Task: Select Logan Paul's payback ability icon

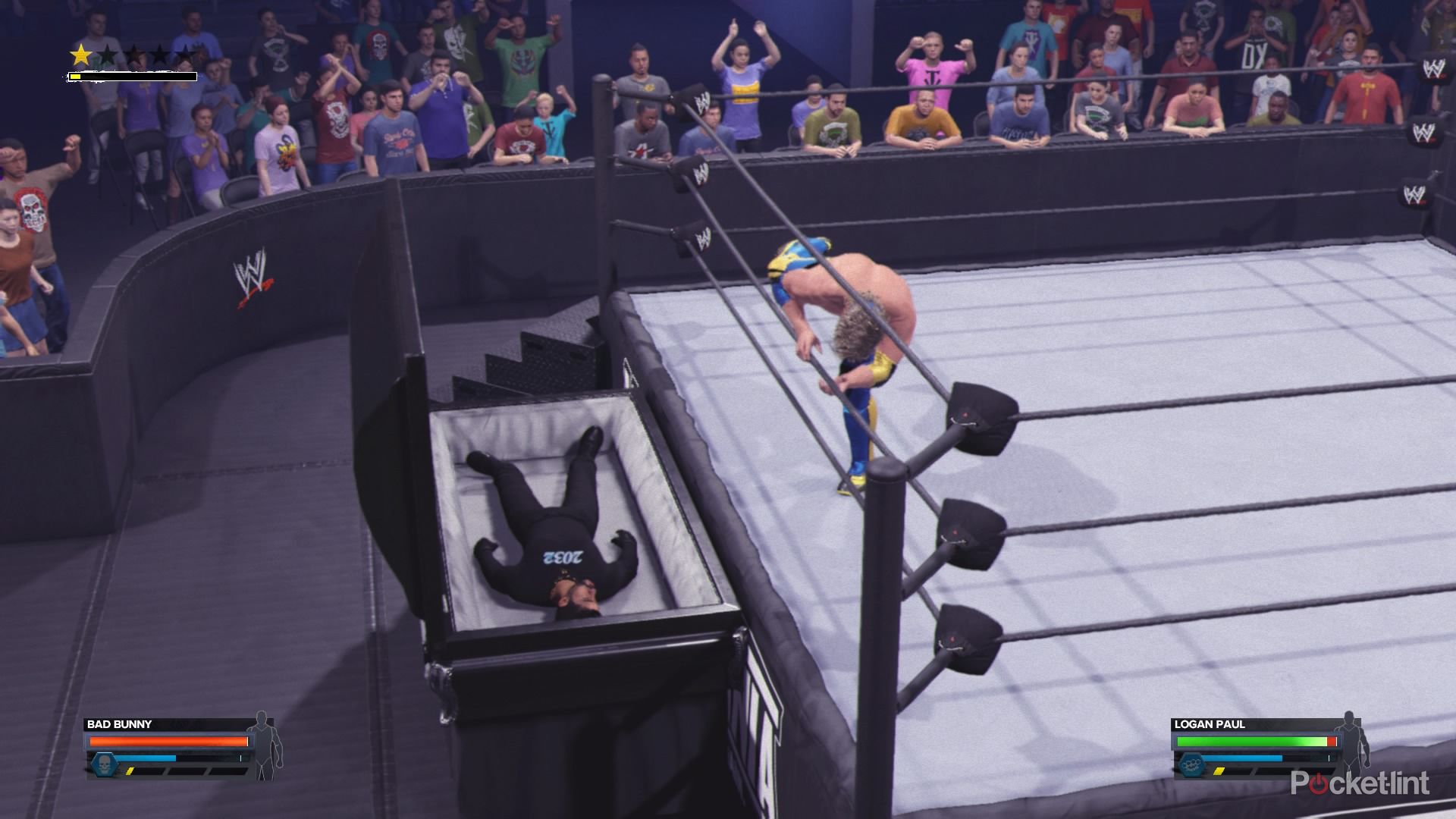Action: [1188, 764]
